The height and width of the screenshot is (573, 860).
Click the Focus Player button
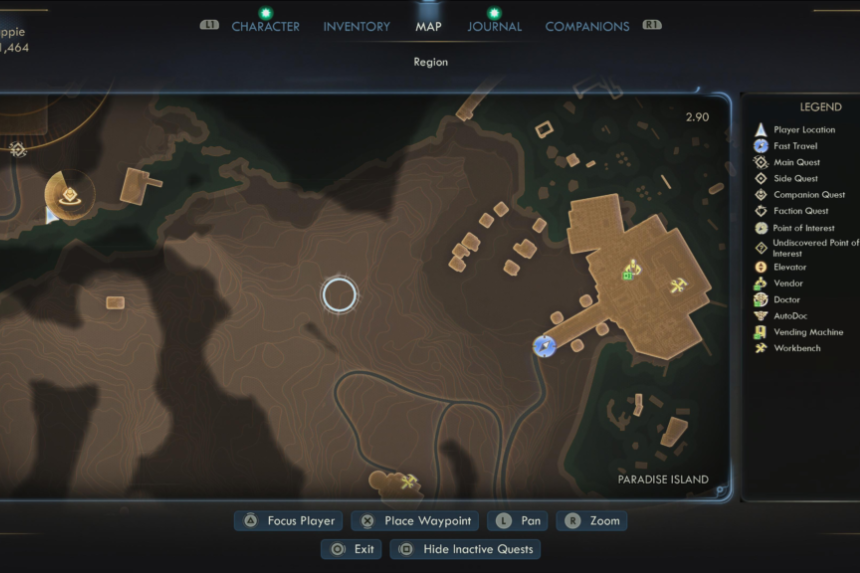click(x=290, y=521)
